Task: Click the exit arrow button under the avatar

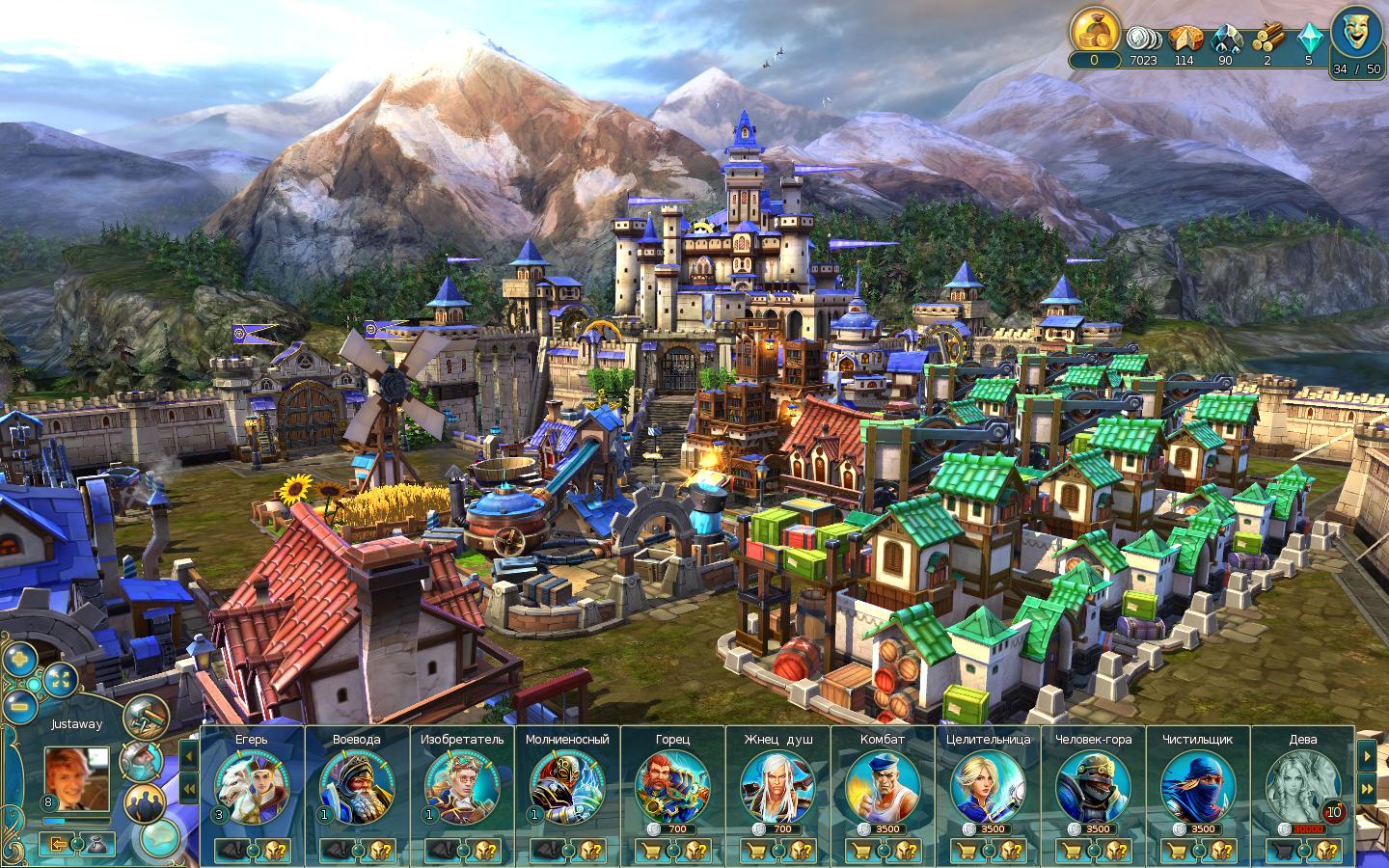Action: pos(59,844)
